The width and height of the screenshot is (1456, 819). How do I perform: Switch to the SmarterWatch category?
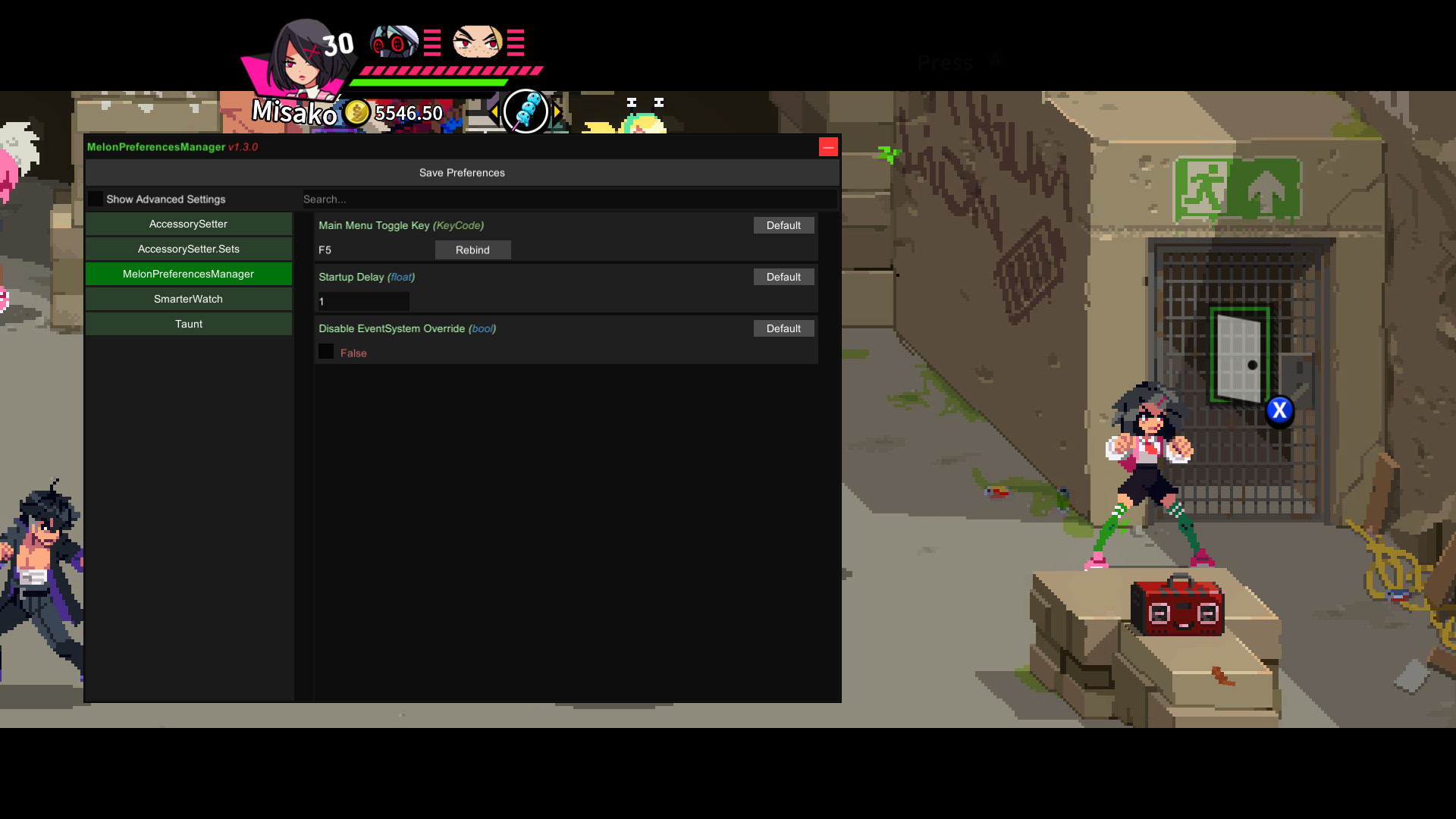(188, 298)
